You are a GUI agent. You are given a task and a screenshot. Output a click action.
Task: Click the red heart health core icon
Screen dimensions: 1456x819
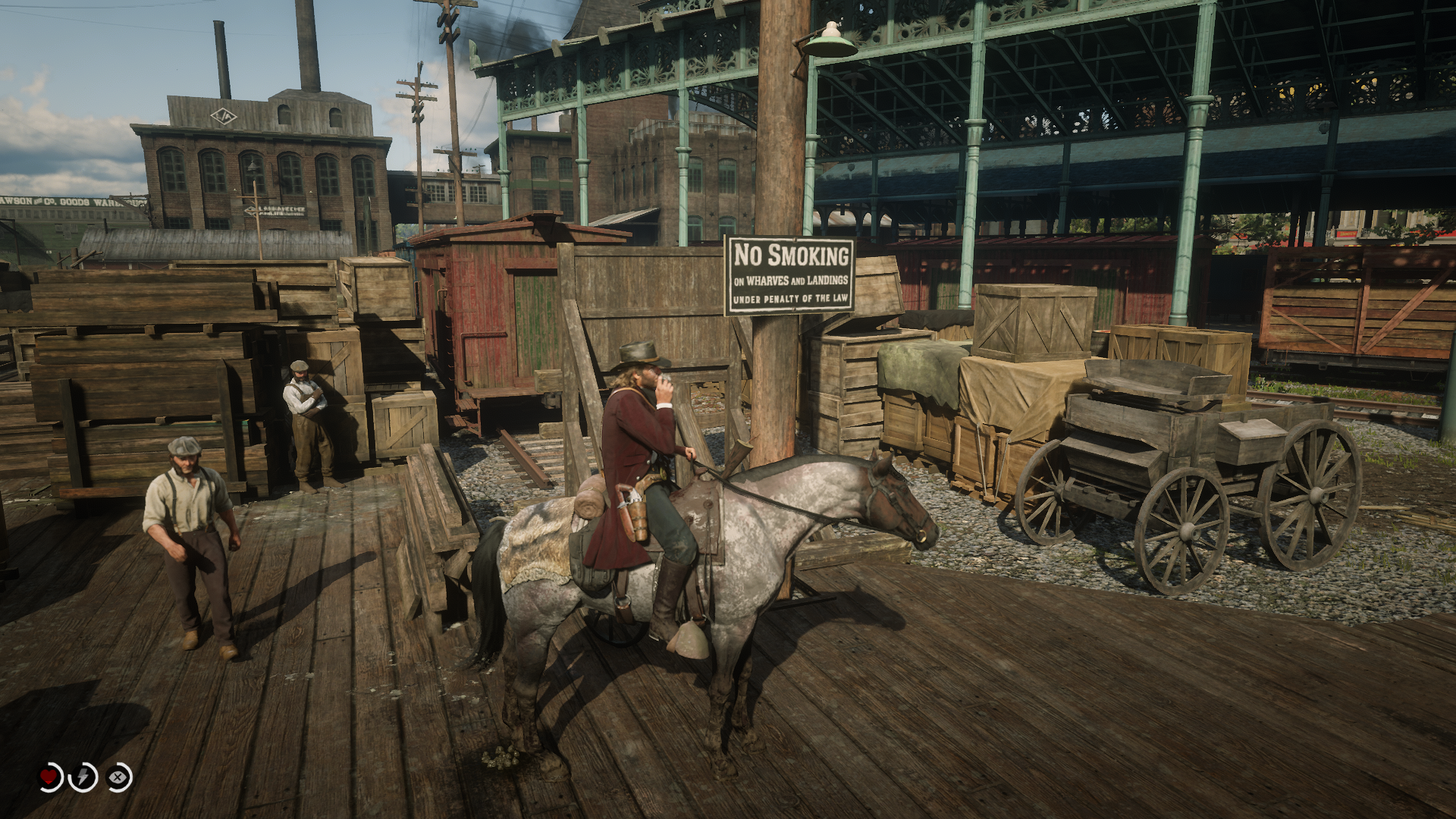coord(50,777)
